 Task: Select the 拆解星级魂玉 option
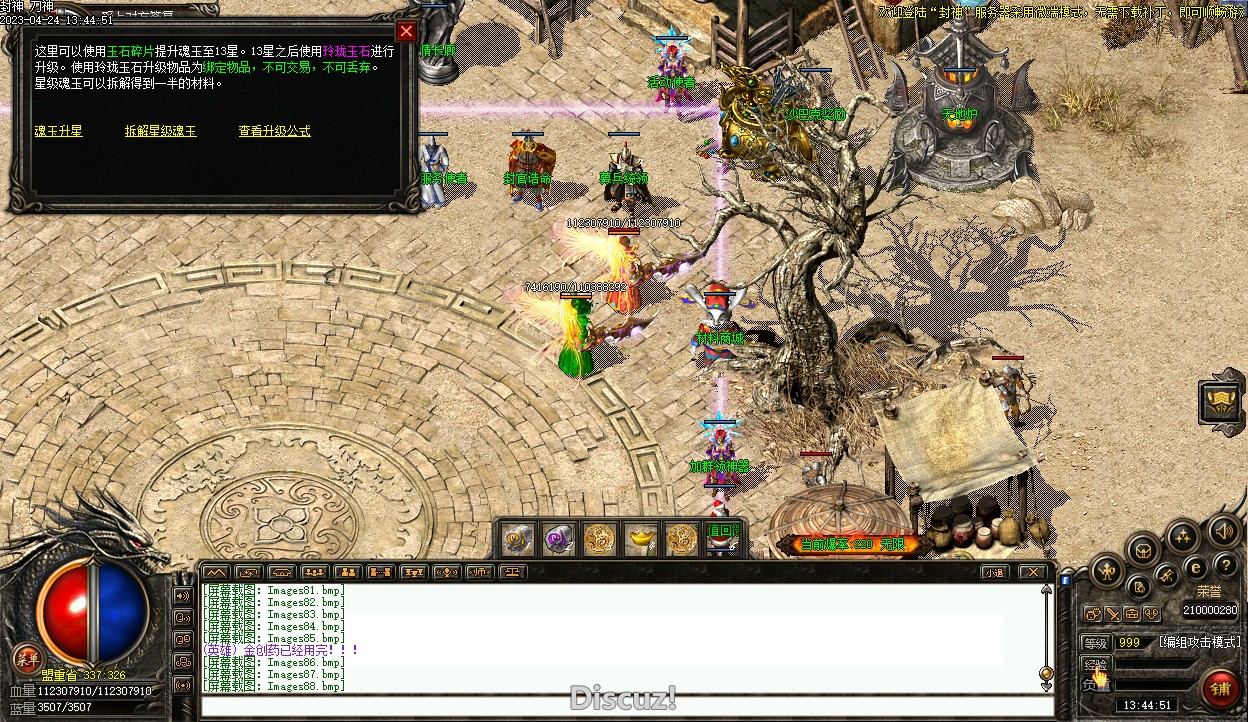point(160,131)
